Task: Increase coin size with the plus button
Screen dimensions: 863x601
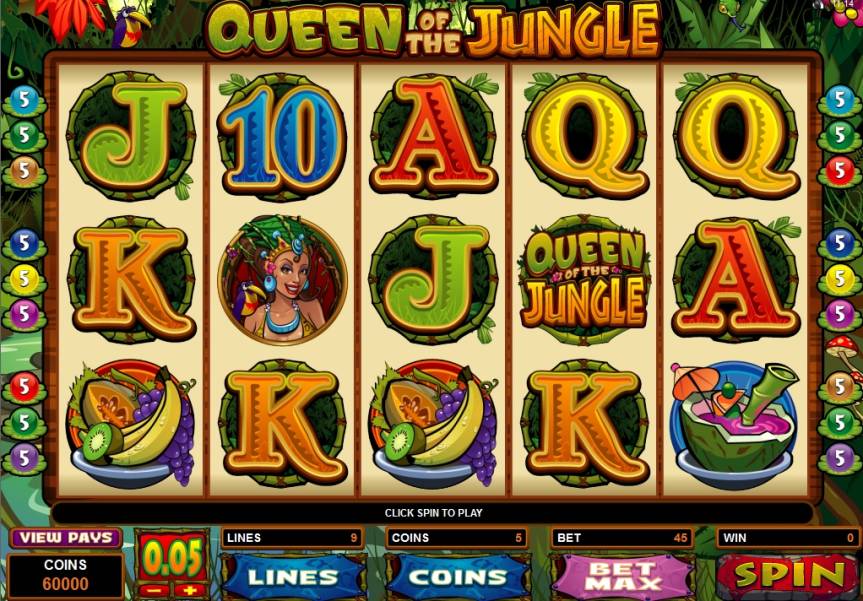Action: [190, 590]
